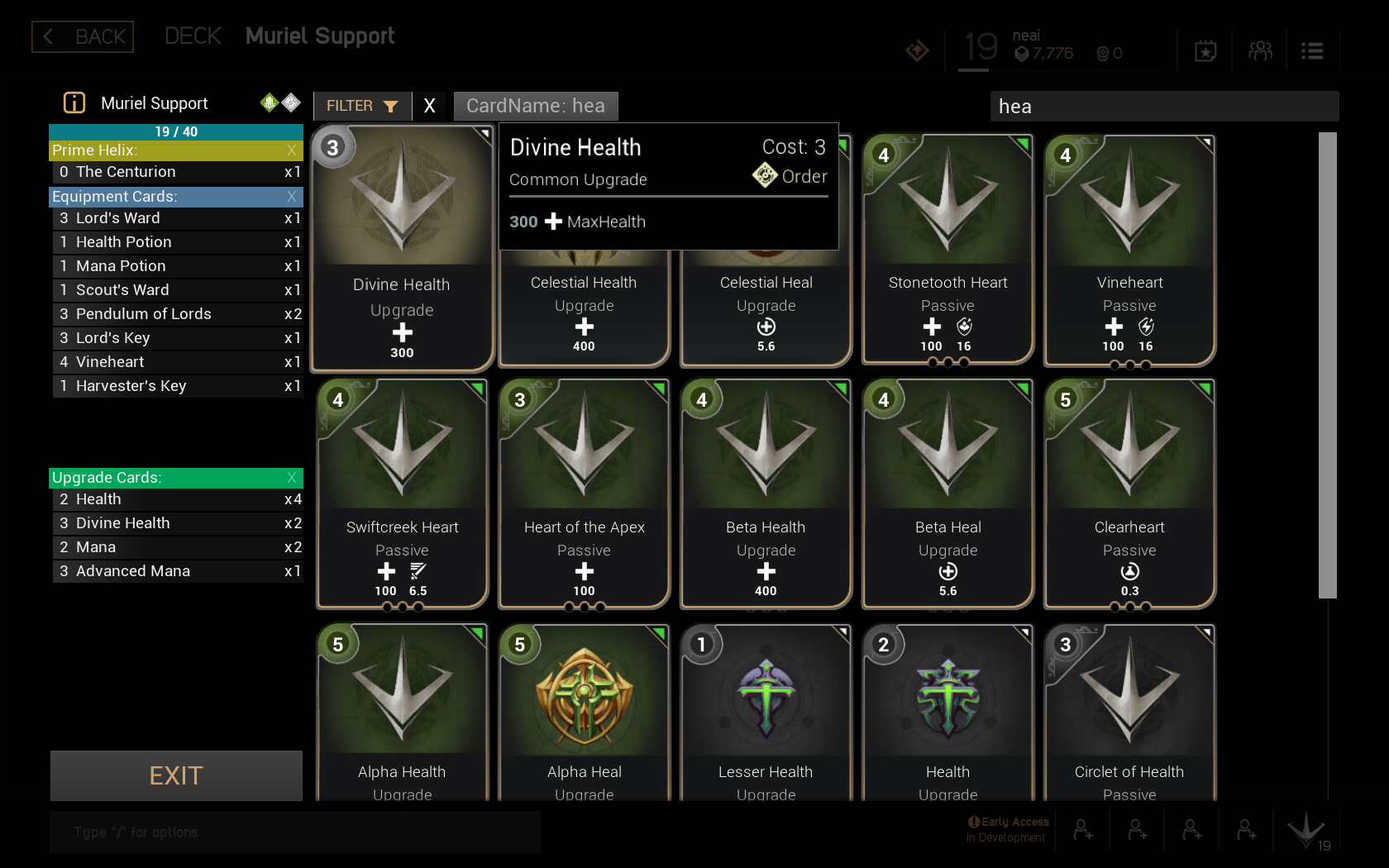The image size is (1389, 868).
Task: Select the Stonetooth Heart card
Action: coord(947,248)
